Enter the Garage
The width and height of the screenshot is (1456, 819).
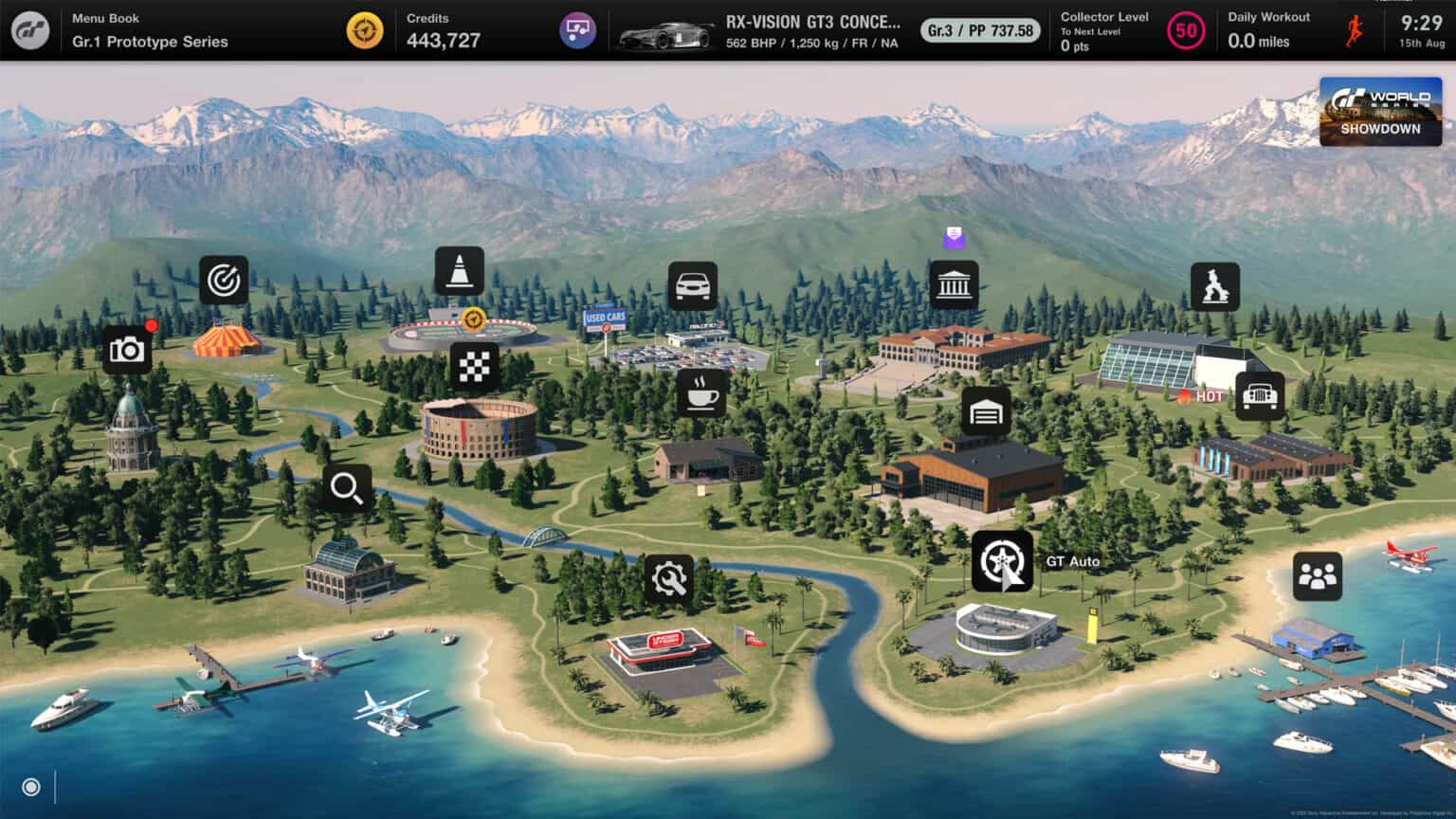[x=986, y=412]
